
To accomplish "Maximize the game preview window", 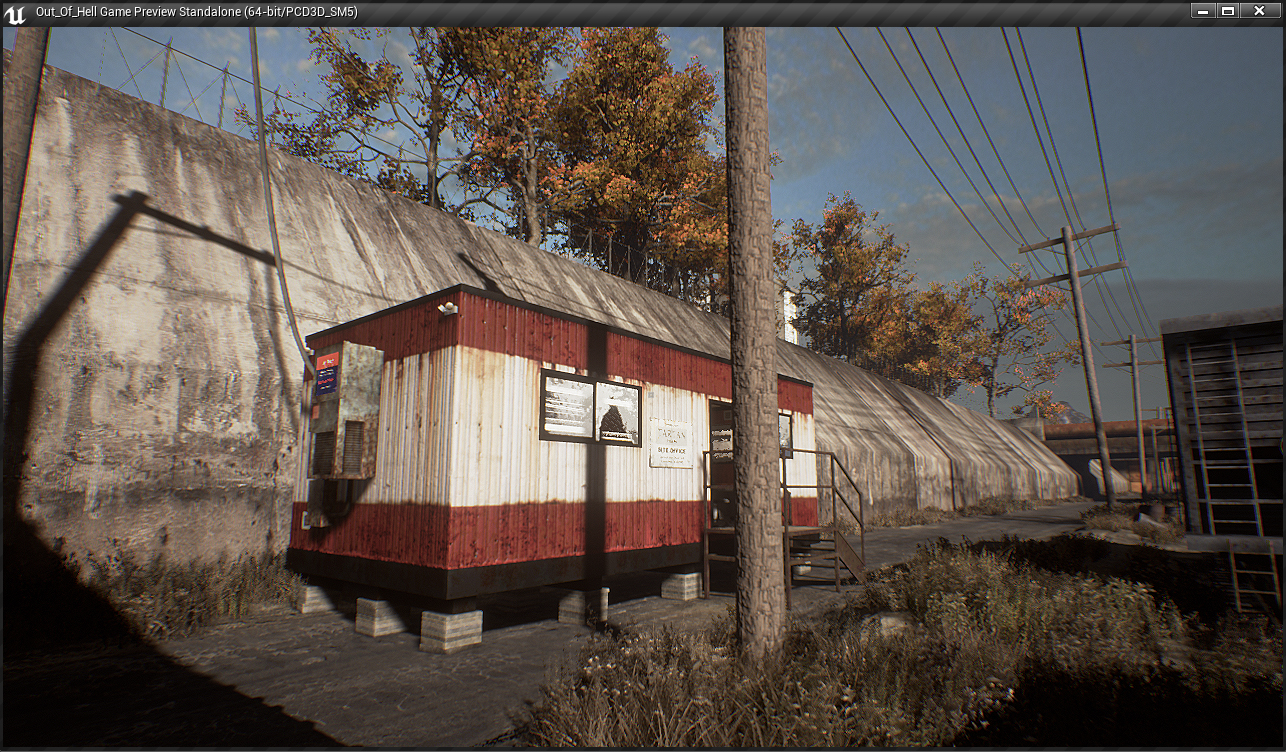I will tap(1228, 10).
